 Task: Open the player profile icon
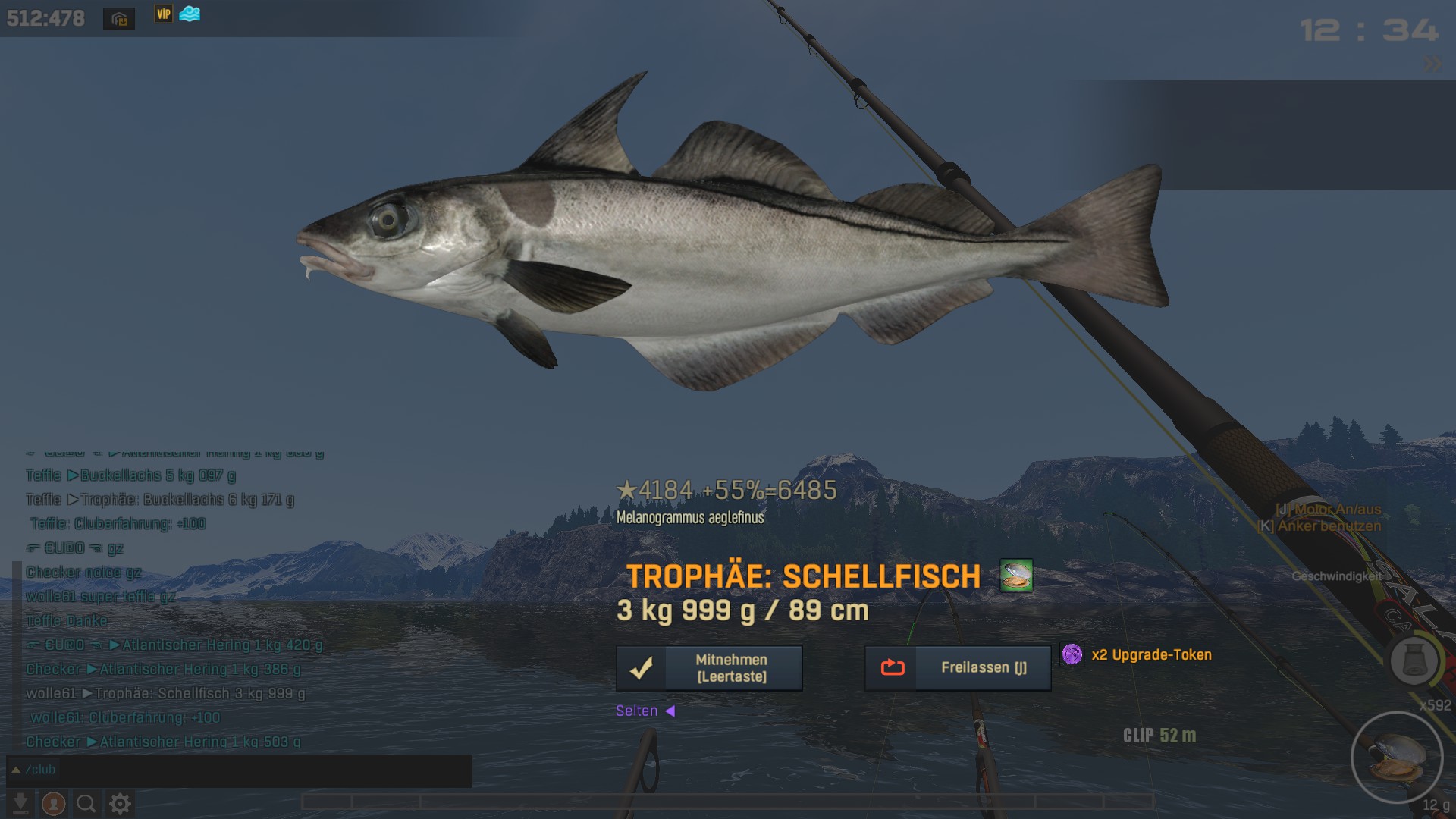click(53, 803)
